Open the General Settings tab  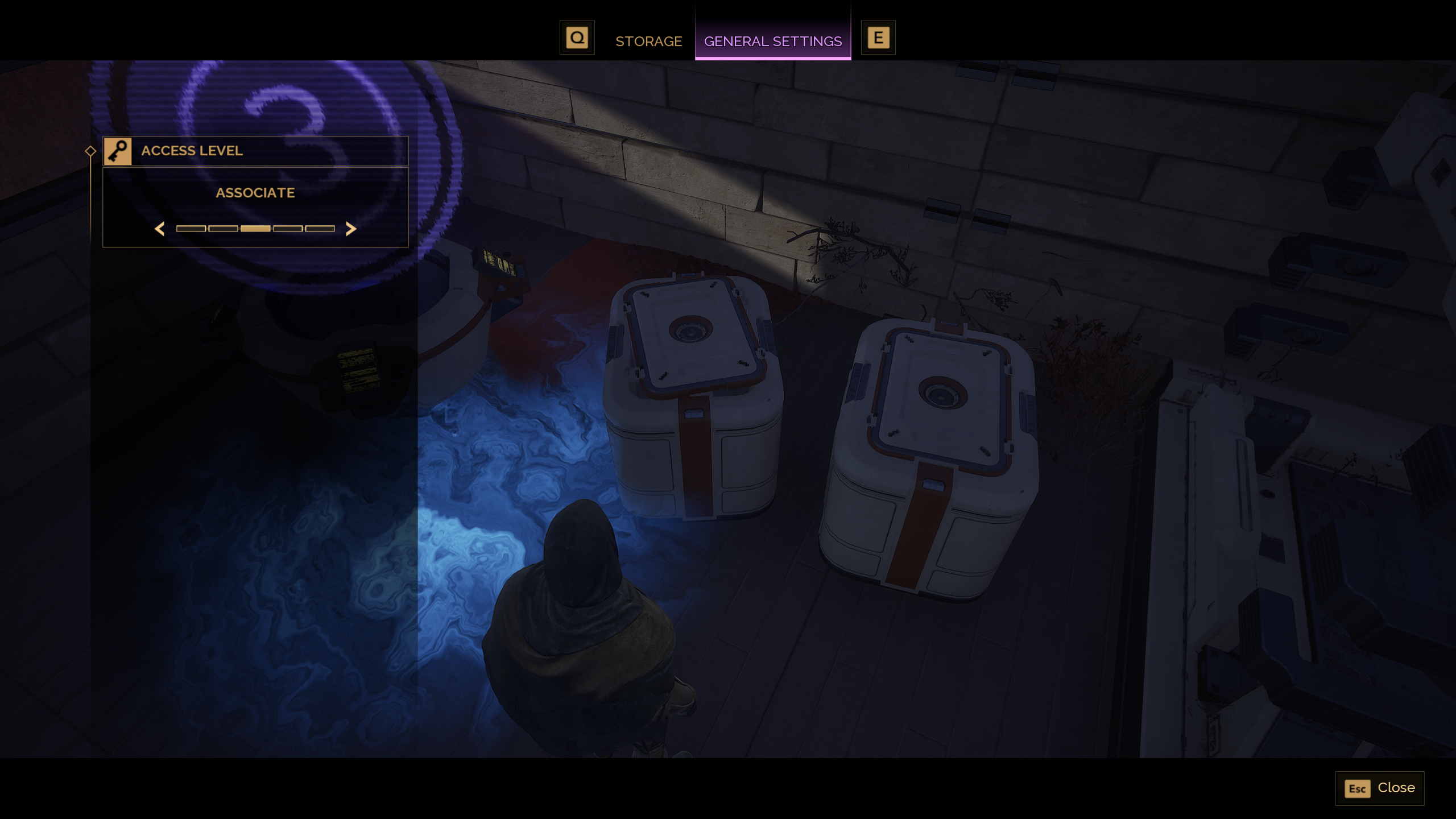[x=773, y=41]
